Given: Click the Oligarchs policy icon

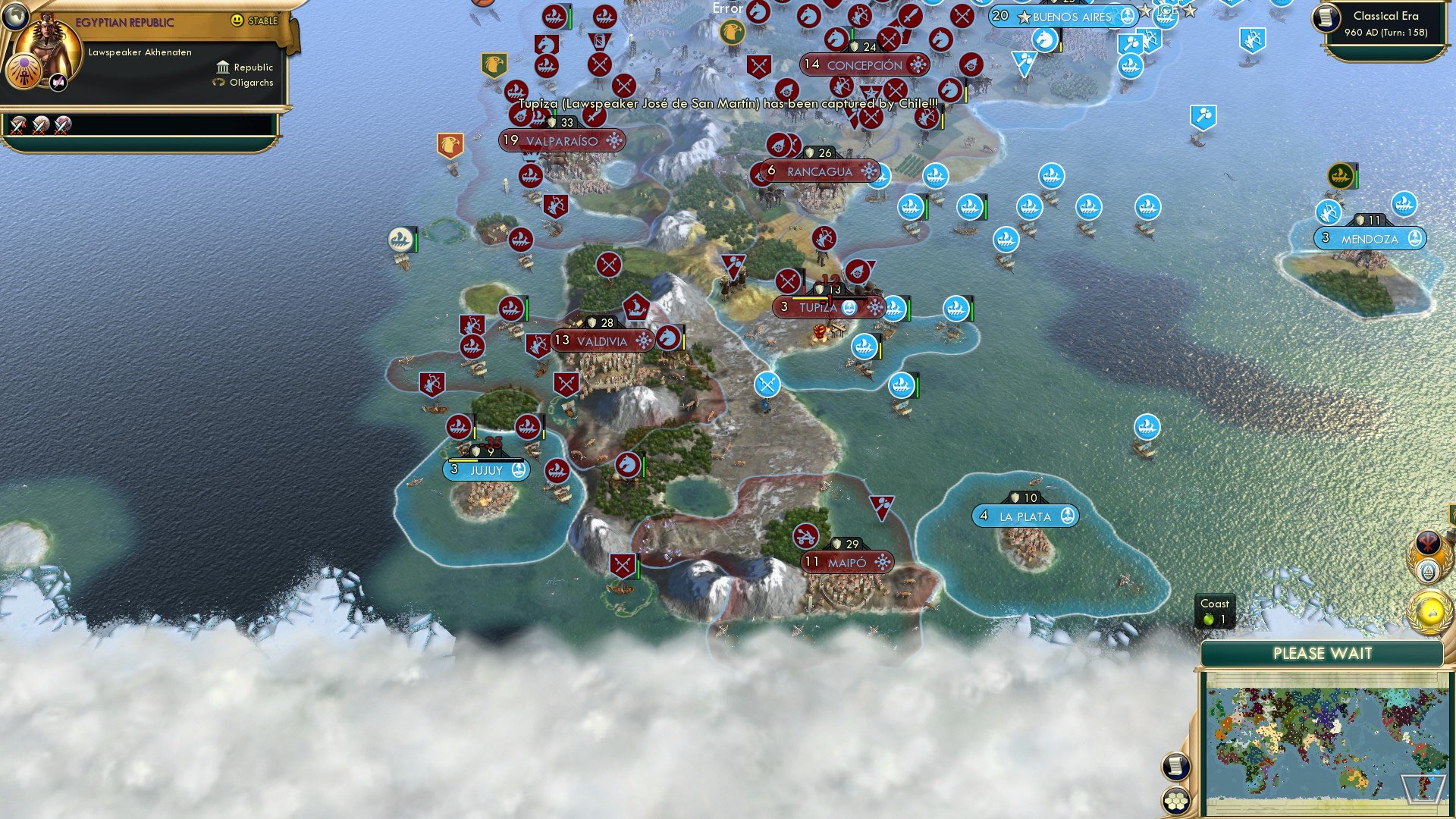Looking at the screenshot, I should click(218, 83).
